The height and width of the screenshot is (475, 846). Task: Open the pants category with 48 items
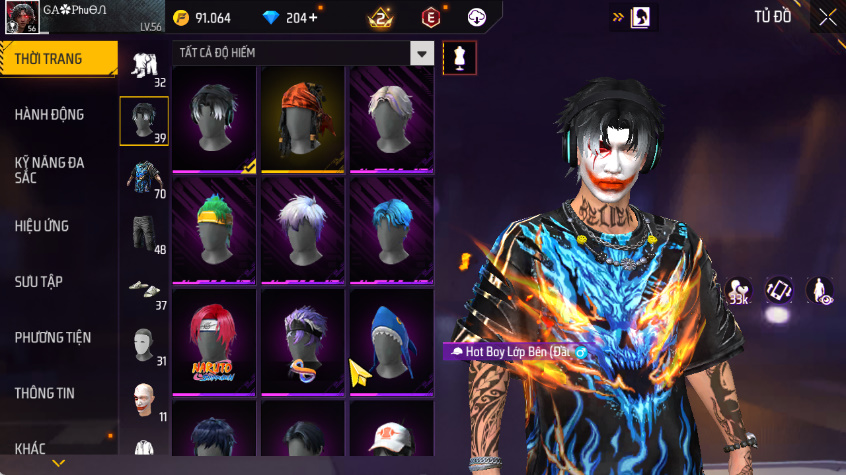click(144, 233)
